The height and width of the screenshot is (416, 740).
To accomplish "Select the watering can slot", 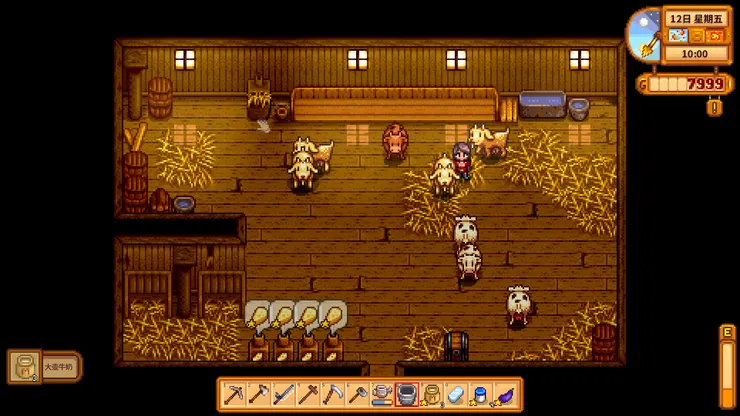I will [382, 394].
